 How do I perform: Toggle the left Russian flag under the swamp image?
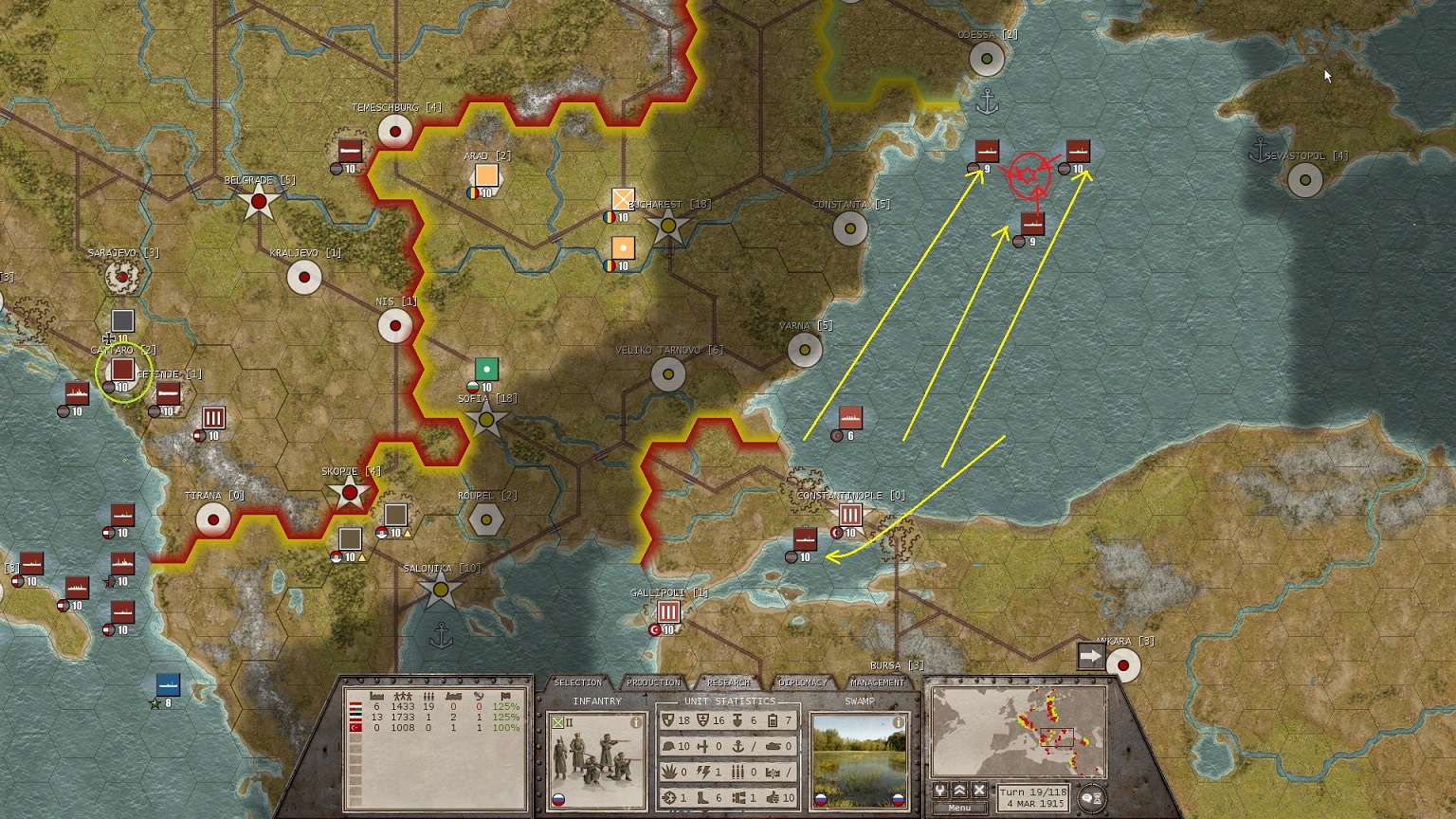[821, 800]
